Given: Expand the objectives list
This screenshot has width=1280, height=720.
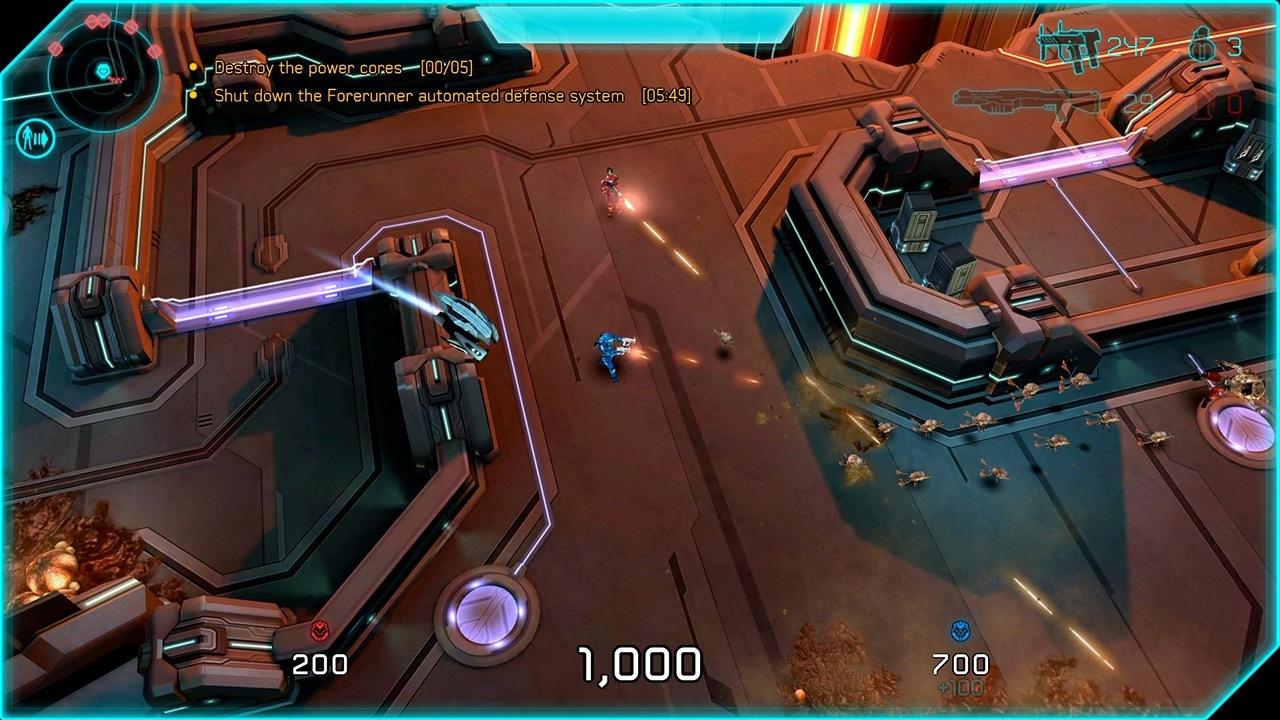Looking at the screenshot, I should (x=350, y=80).
